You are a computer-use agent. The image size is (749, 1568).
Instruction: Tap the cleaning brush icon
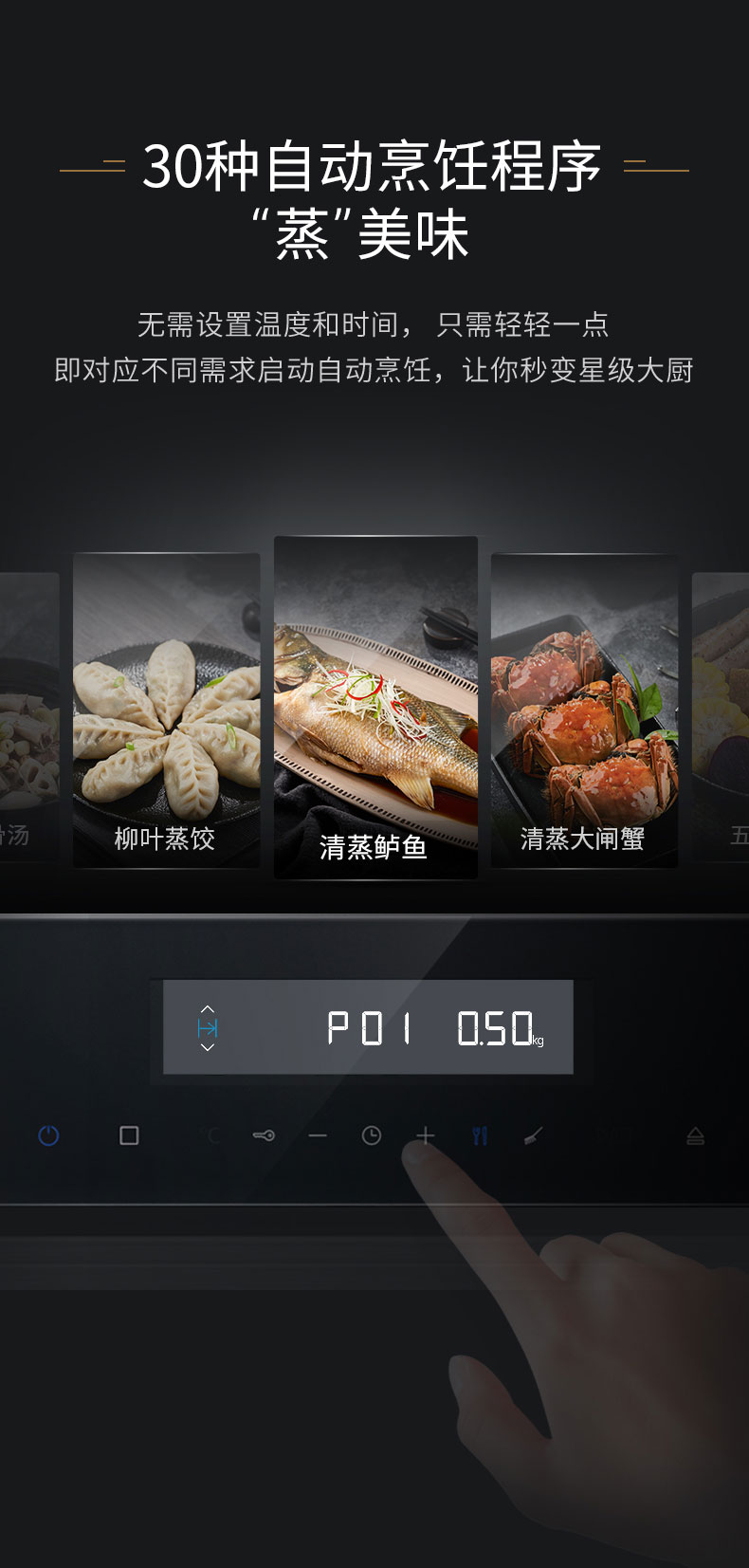pyautogui.click(x=534, y=1135)
